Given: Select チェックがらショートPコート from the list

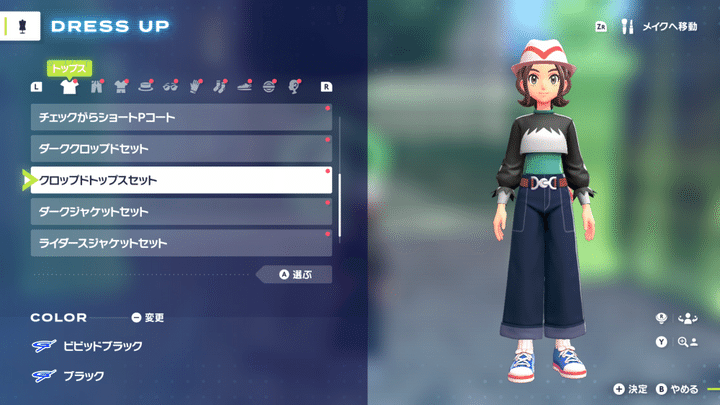Looking at the screenshot, I should coord(180,117).
